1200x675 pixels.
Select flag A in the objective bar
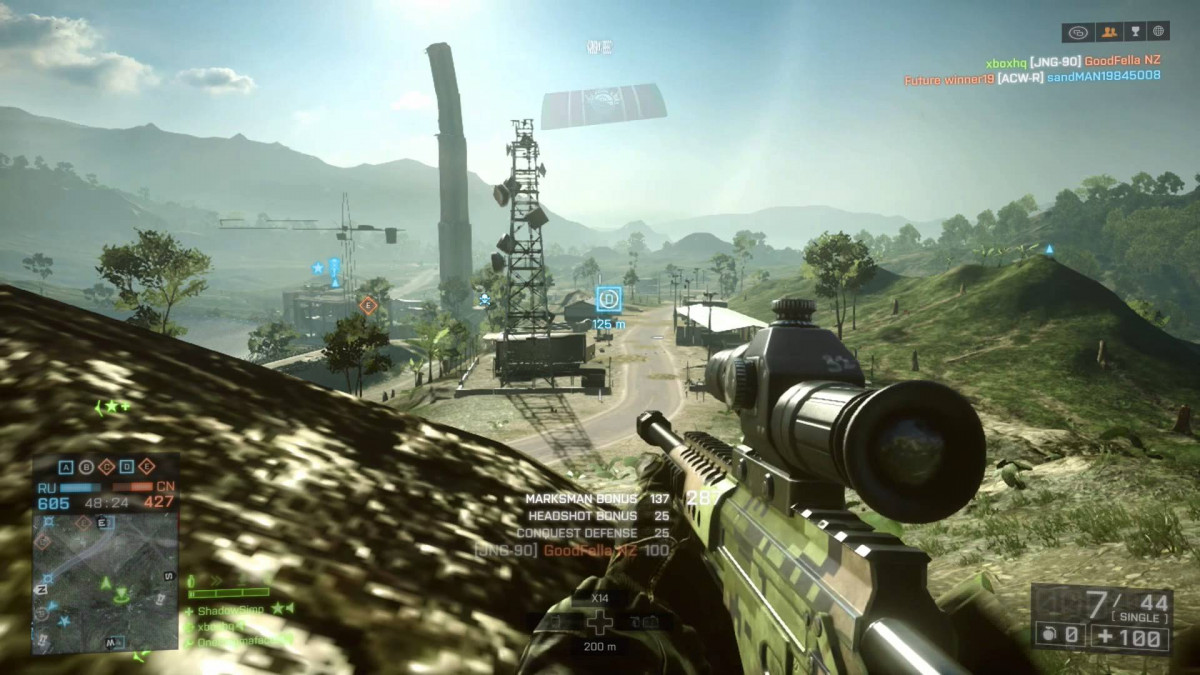[67, 467]
